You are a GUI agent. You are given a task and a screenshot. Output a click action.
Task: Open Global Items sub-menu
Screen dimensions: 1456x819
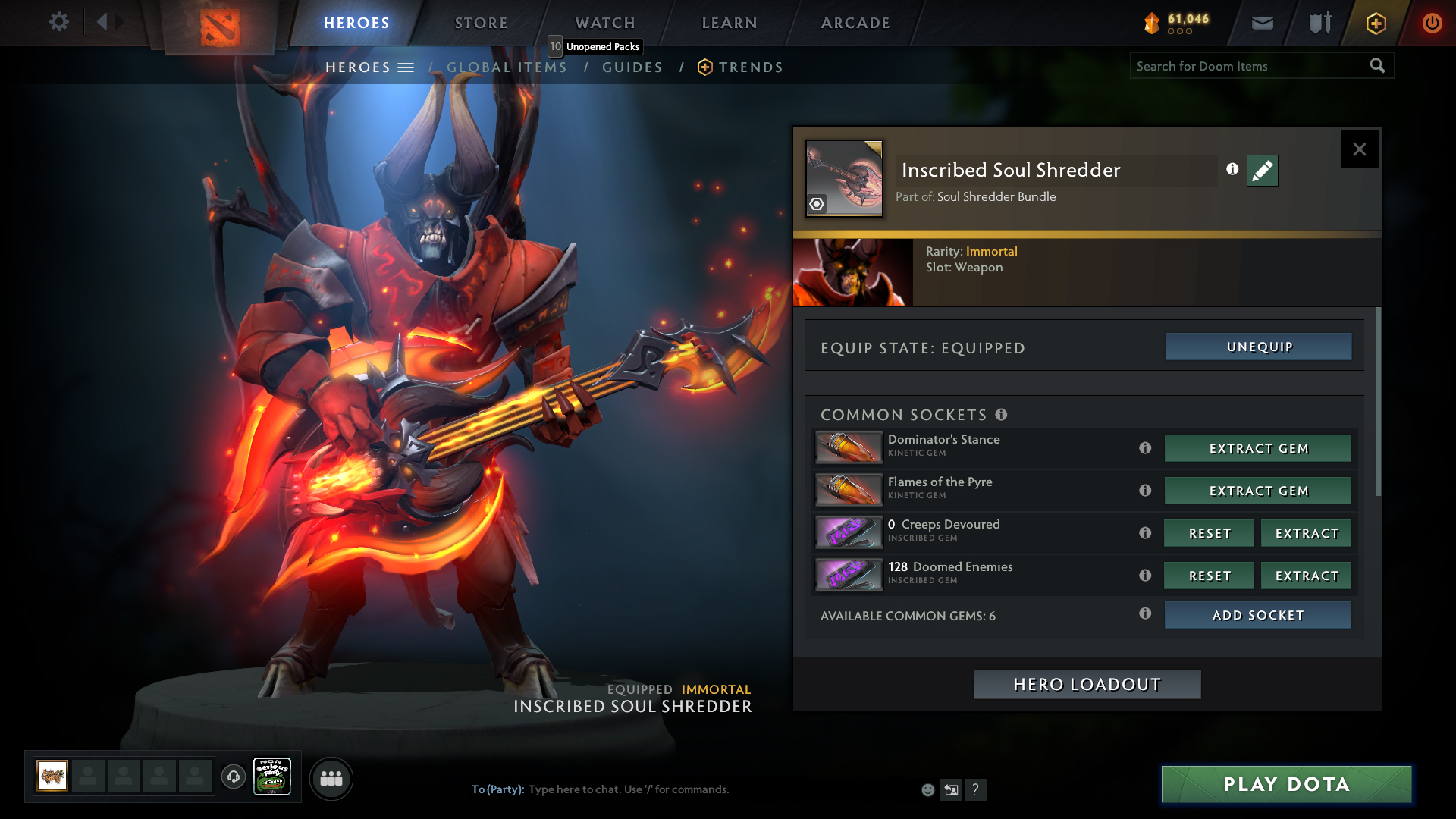pyautogui.click(x=507, y=67)
